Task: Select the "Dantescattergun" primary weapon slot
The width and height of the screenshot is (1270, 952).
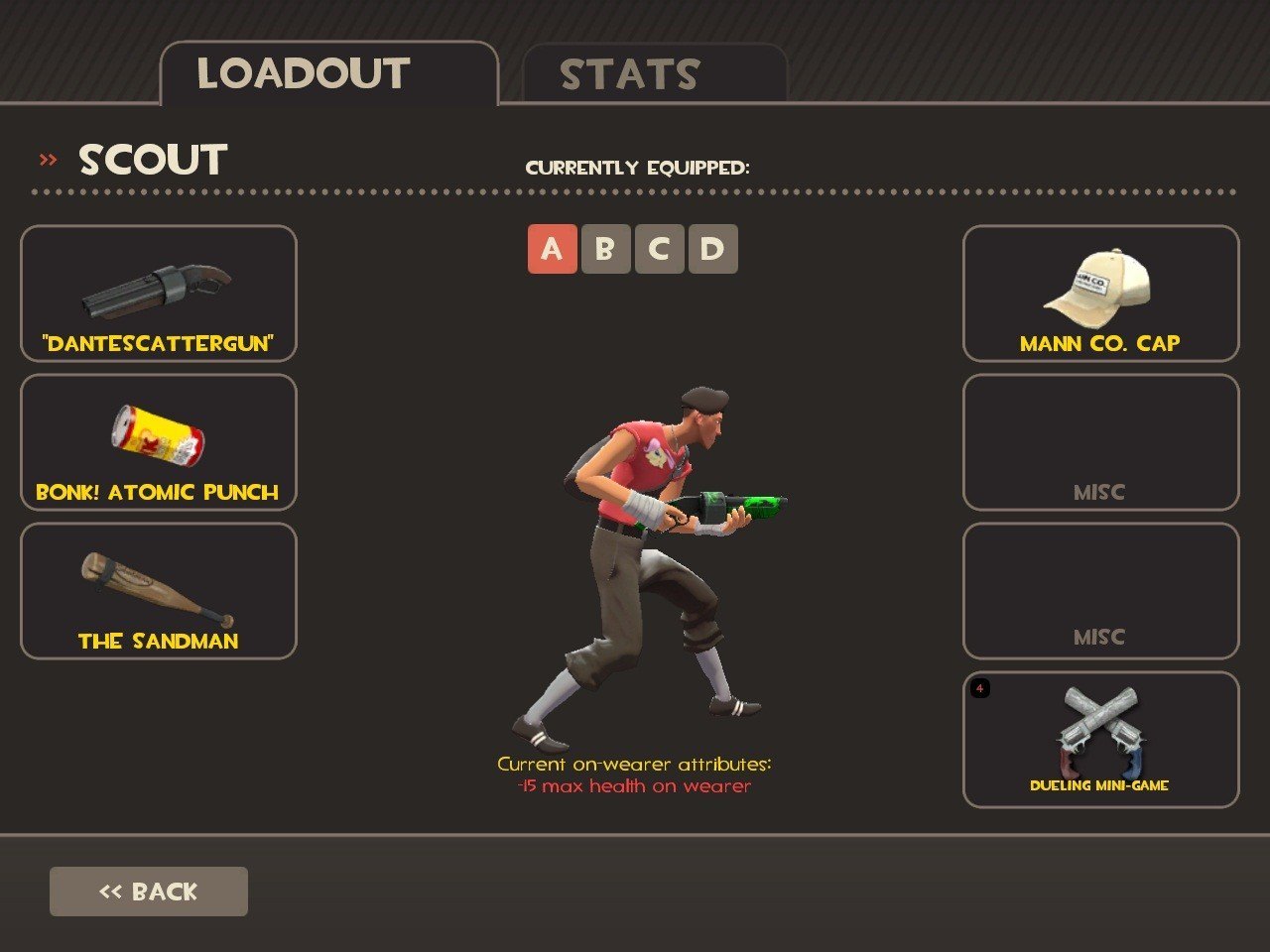Action: 159,294
